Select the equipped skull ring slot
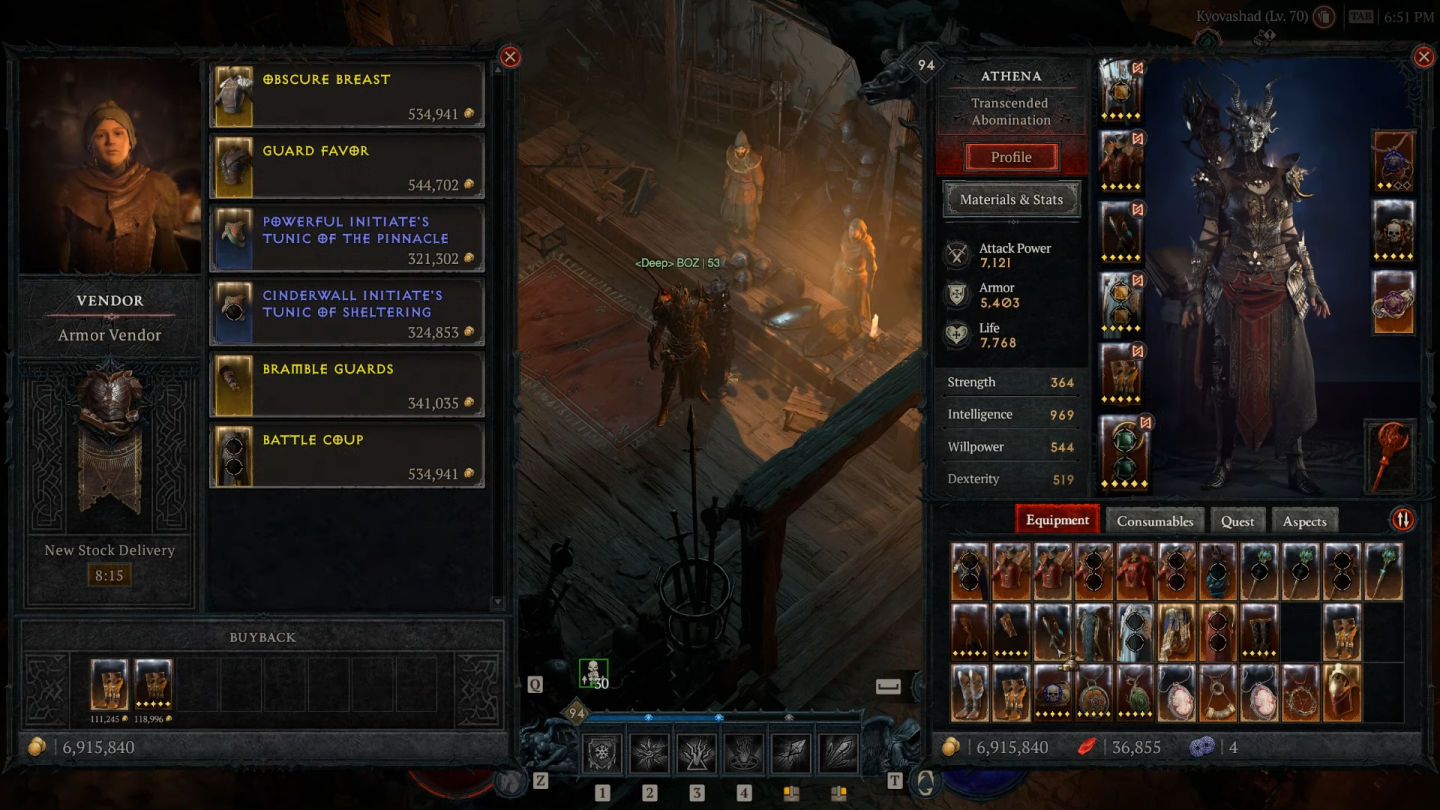 pos(1393,232)
